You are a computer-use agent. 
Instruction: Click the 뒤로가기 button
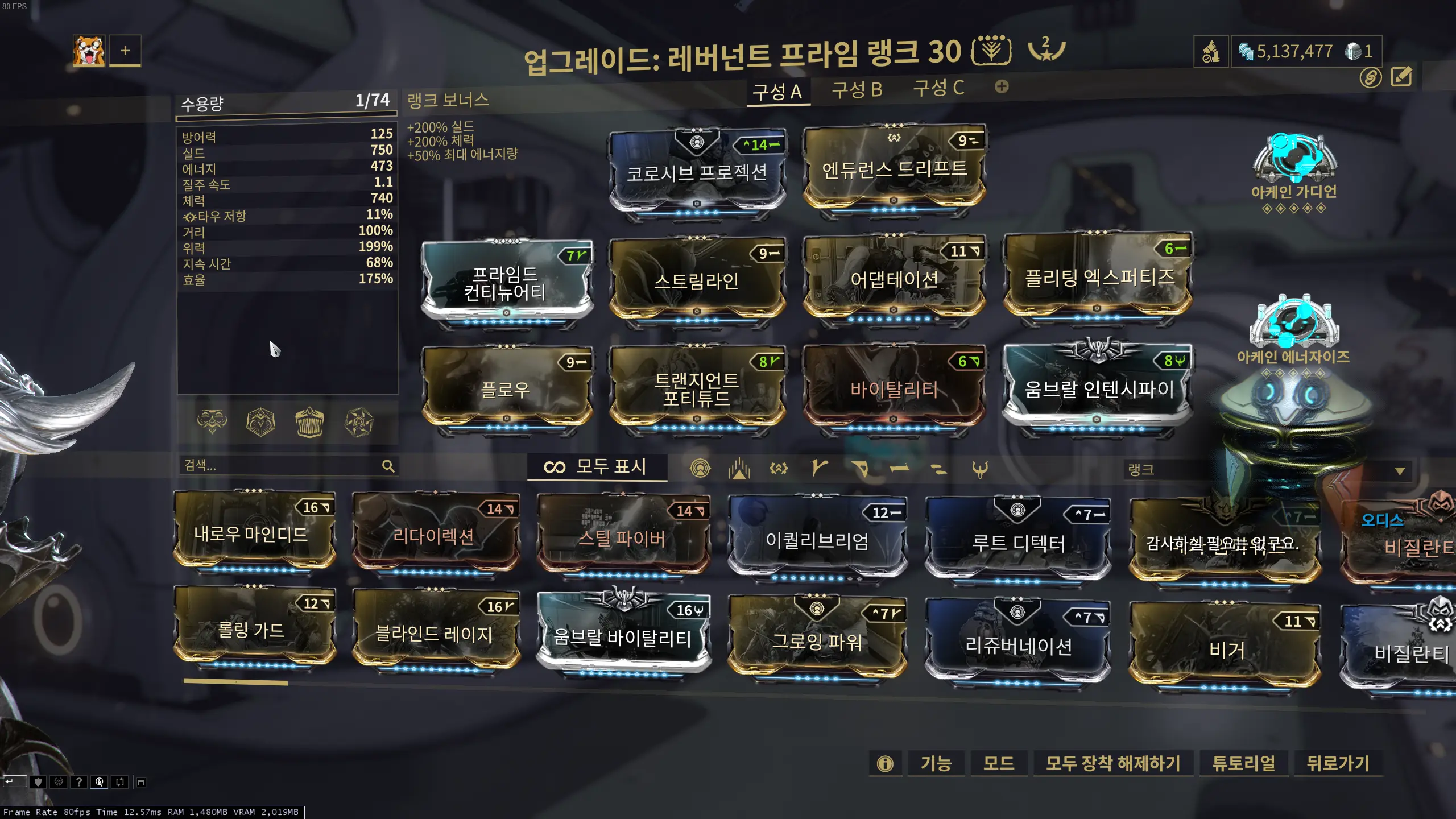pyautogui.click(x=1339, y=764)
